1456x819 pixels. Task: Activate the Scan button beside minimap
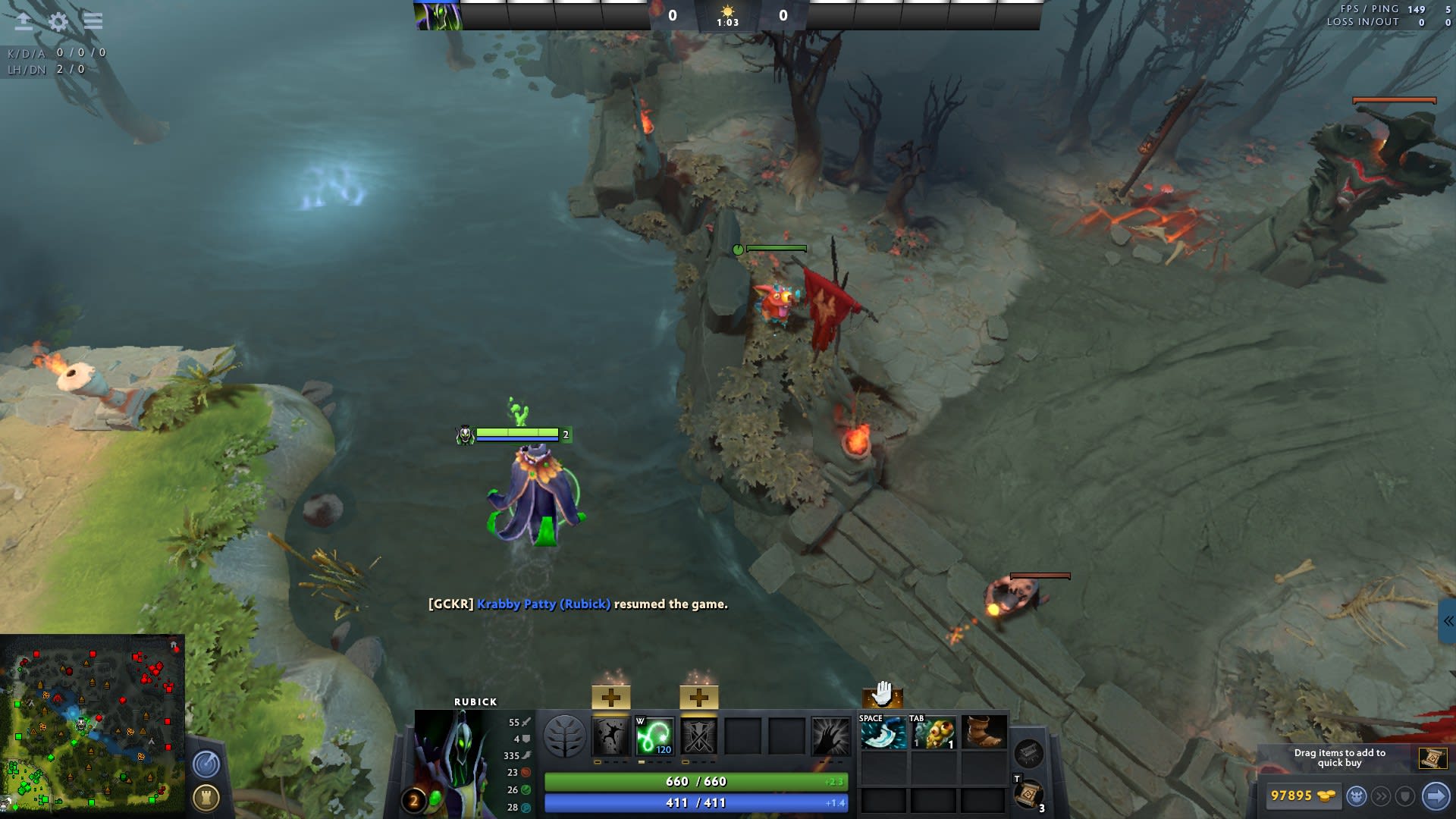click(x=206, y=764)
